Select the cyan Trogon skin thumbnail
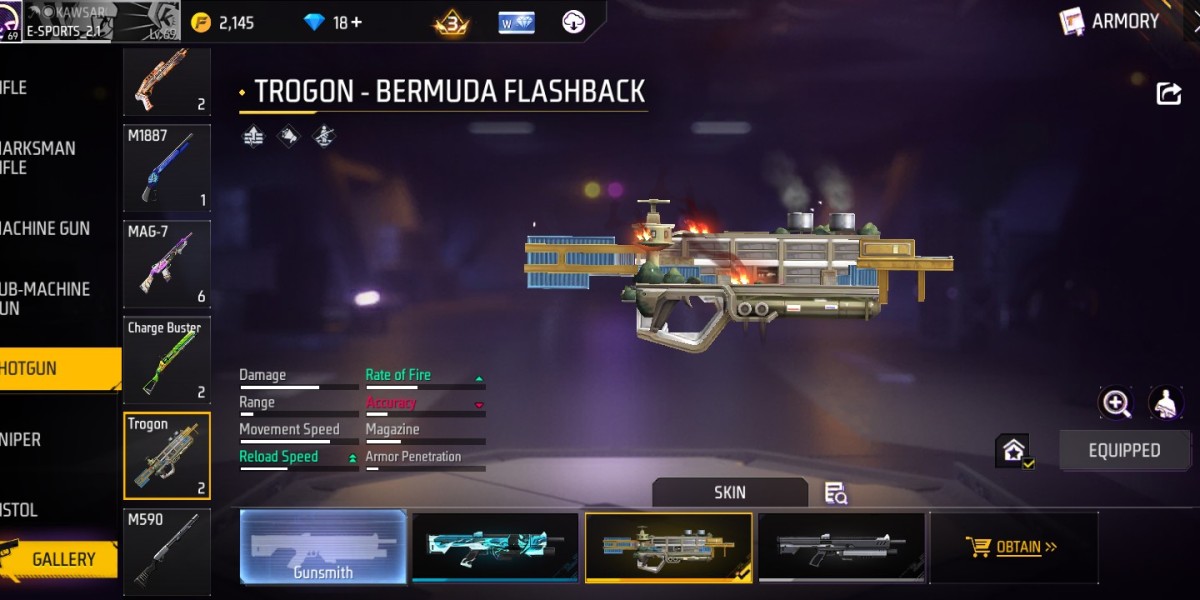The height and width of the screenshot is (600, 1200). click(x=496, y=547)
